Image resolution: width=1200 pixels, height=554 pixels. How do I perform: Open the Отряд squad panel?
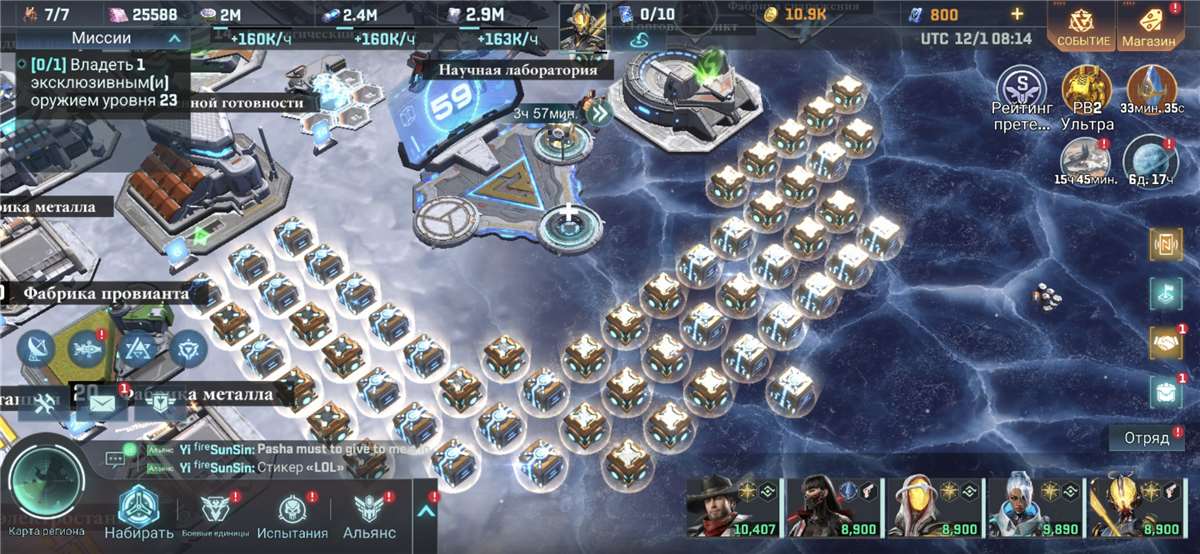pyautogui.click(x=1146, y=438)
